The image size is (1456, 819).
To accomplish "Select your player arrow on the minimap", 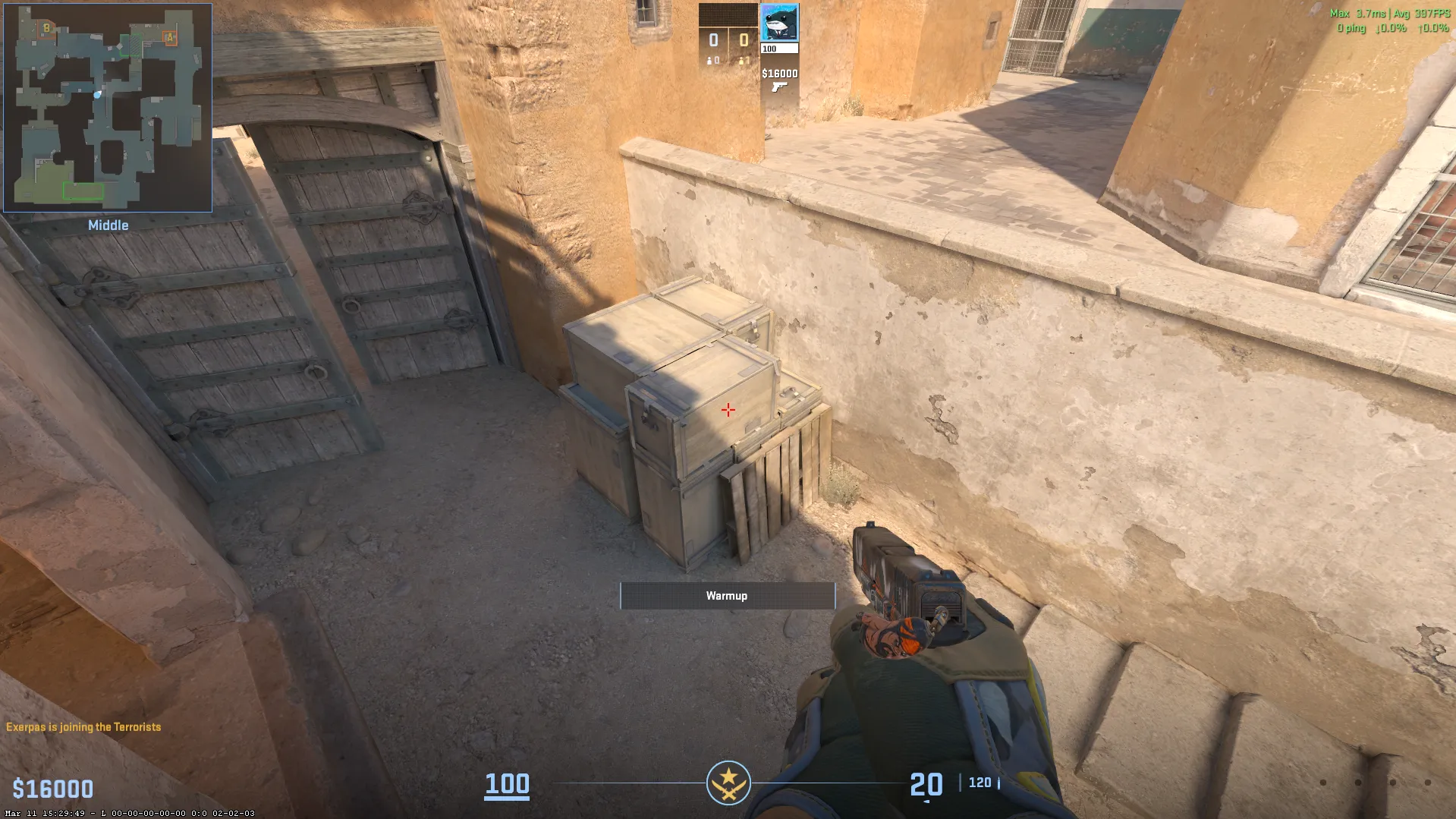I will click(96, 94).
